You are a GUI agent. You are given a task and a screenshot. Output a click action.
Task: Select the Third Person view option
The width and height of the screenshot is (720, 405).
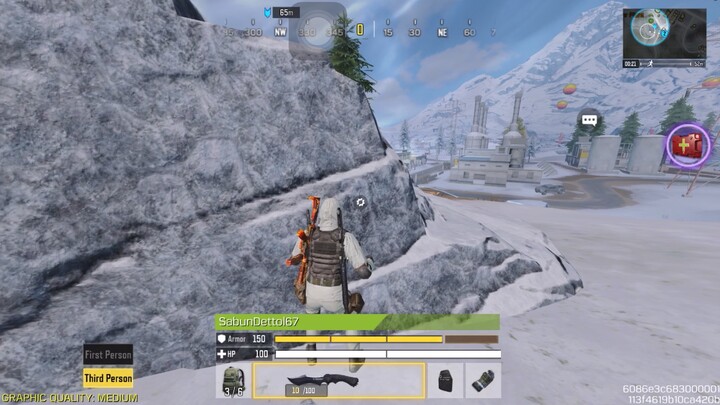click(108, 379)
